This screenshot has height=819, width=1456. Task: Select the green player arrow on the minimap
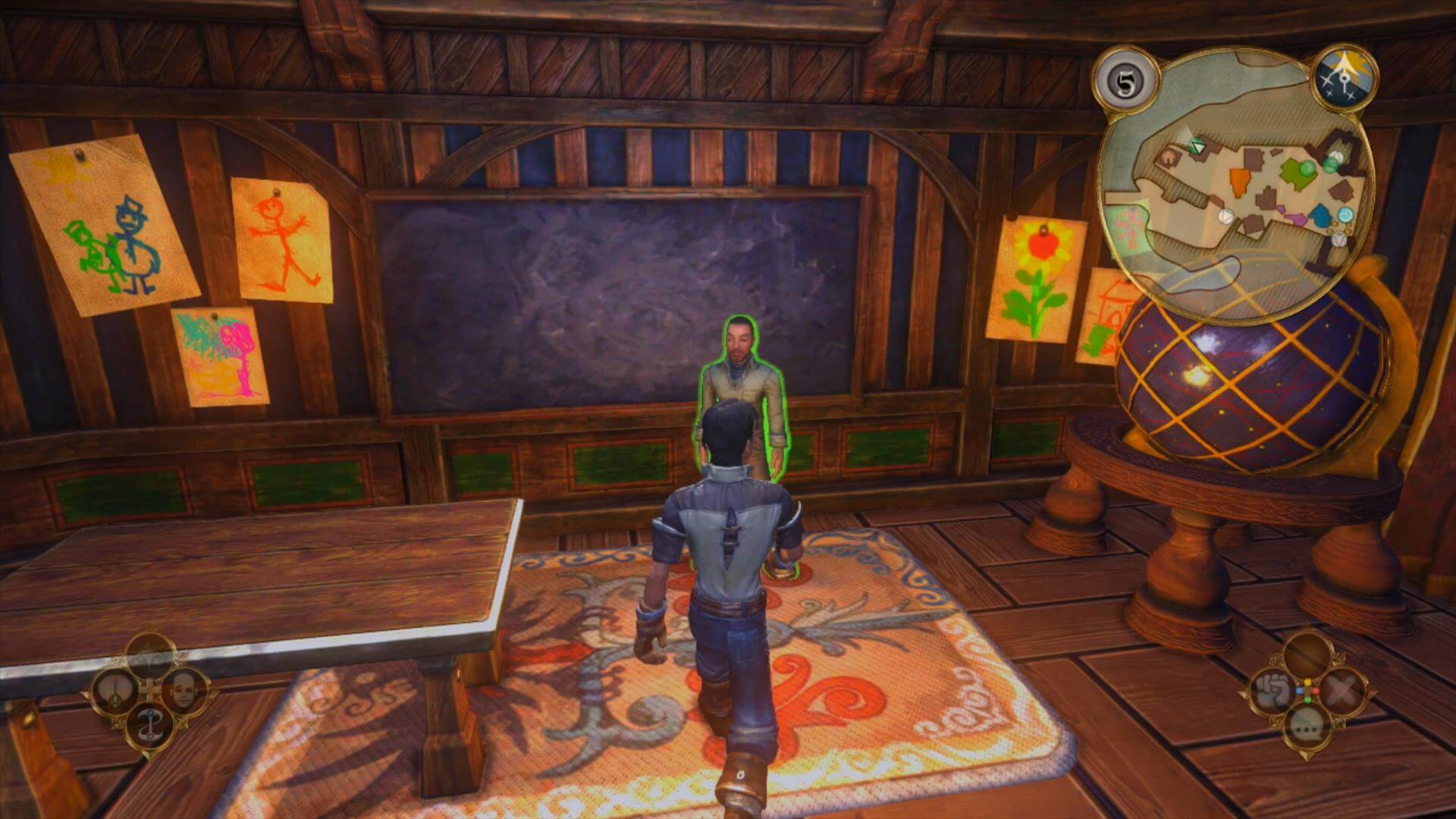click(x=1196, y=146)
